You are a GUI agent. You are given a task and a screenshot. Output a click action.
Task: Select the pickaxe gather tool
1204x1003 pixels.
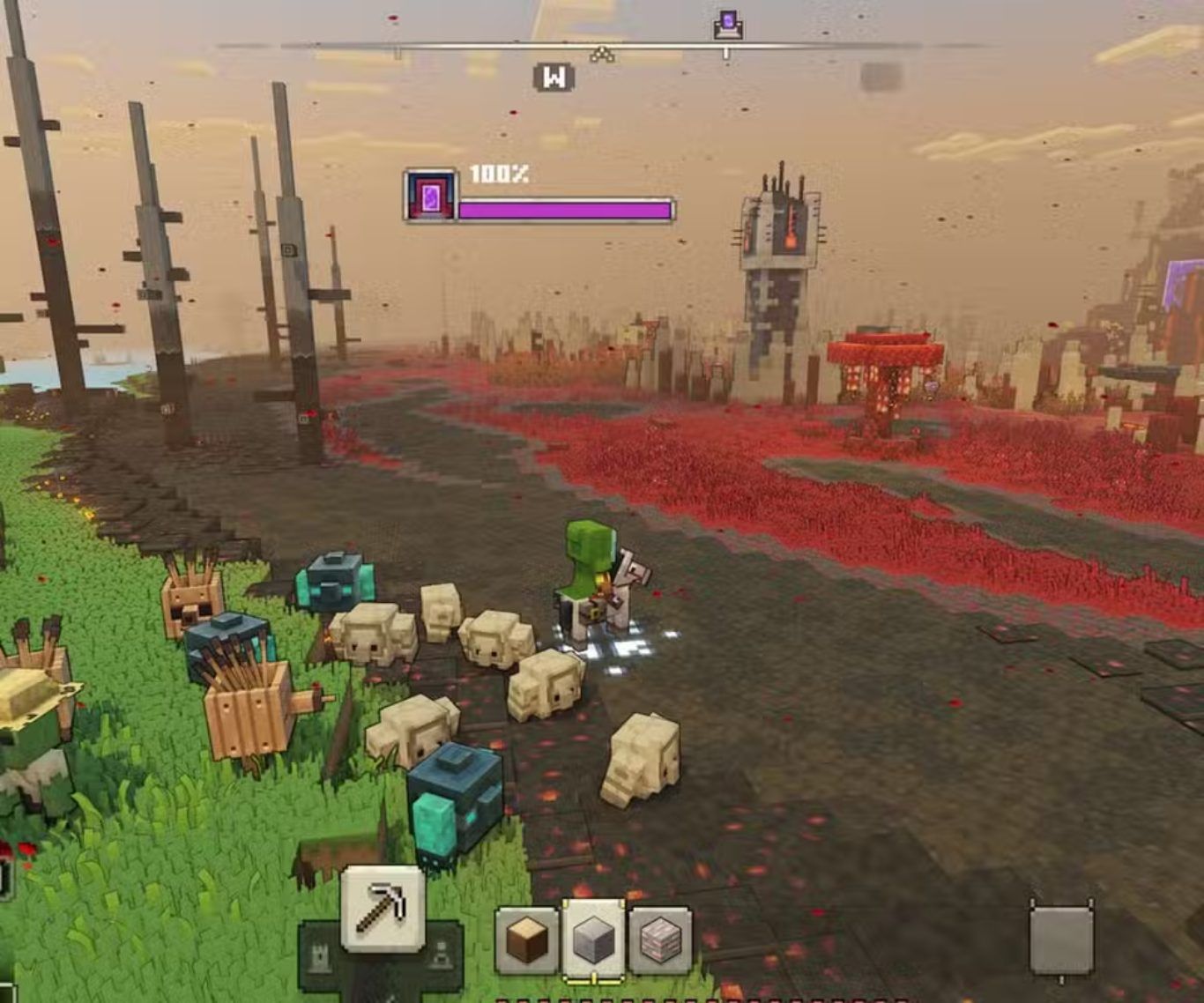[x=383, y=907]
